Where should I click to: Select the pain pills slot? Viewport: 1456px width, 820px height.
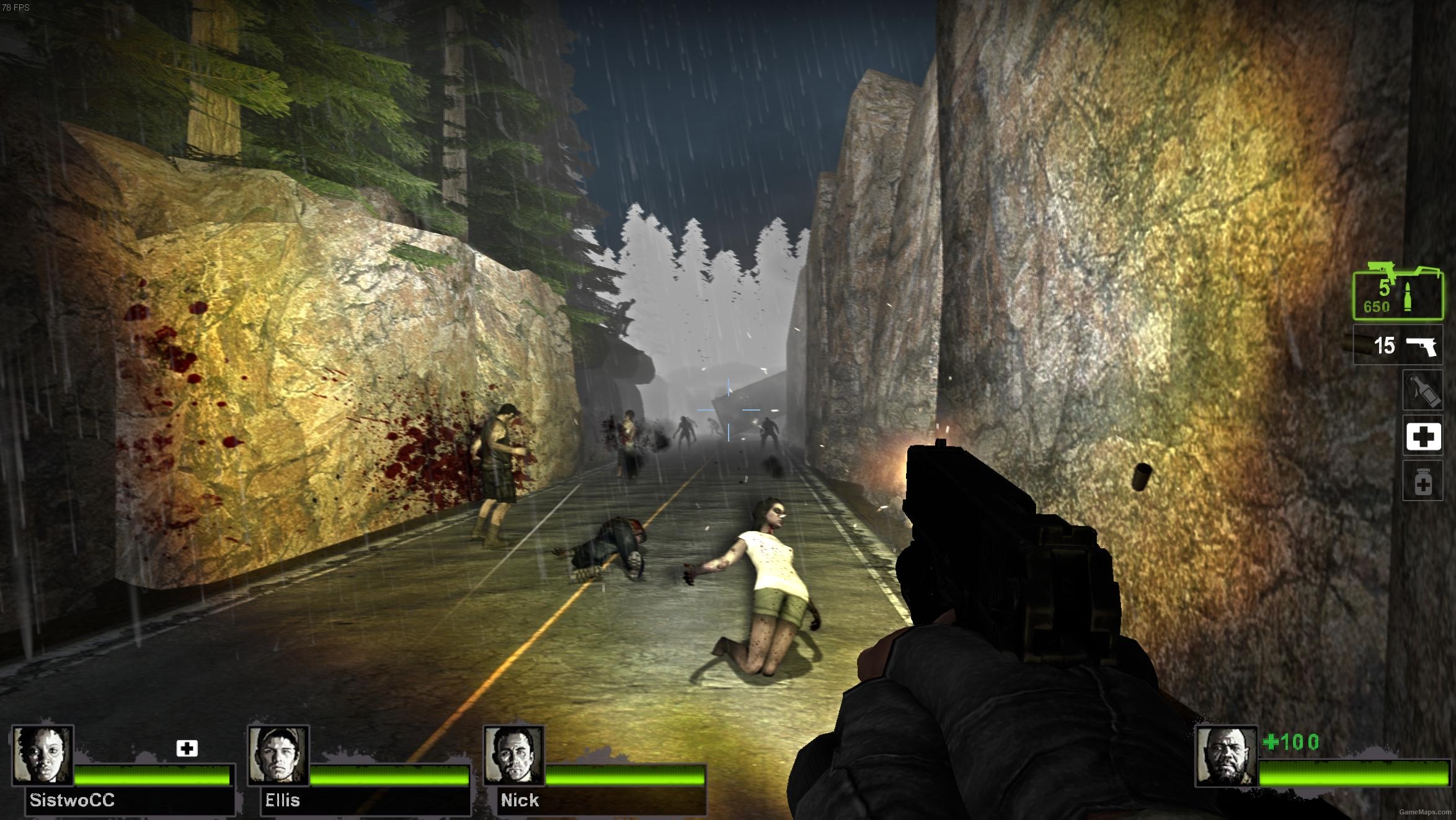[1423, 481]
